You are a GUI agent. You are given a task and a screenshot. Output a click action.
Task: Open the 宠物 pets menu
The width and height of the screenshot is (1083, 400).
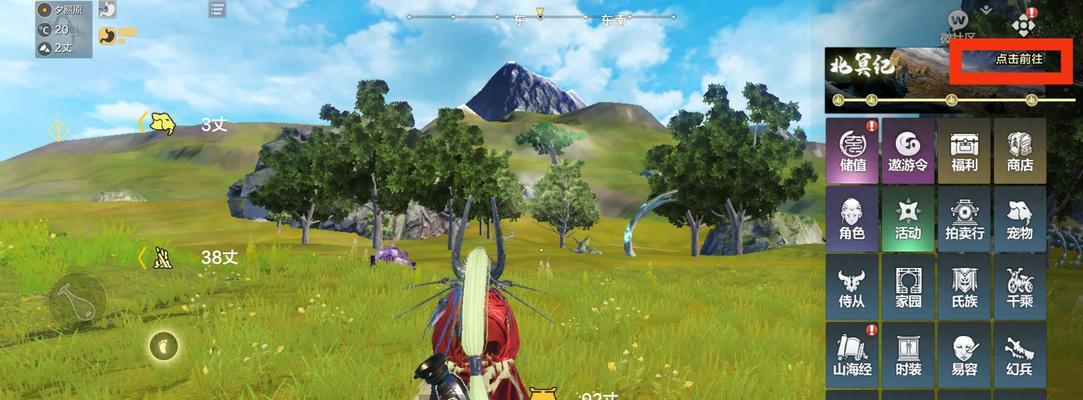pos(1019,219)
